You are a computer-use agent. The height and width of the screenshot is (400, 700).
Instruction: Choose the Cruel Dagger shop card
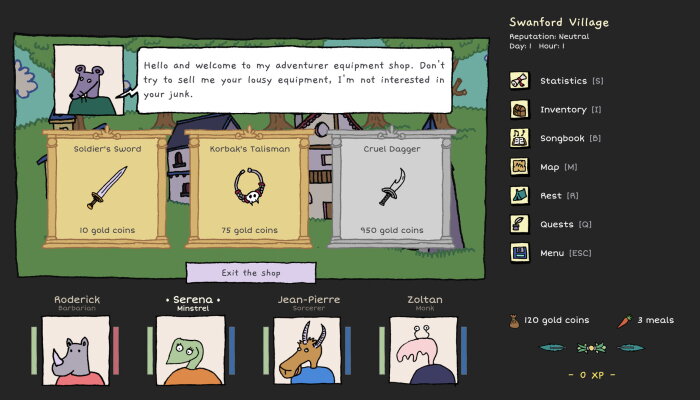tap(392, 188)
